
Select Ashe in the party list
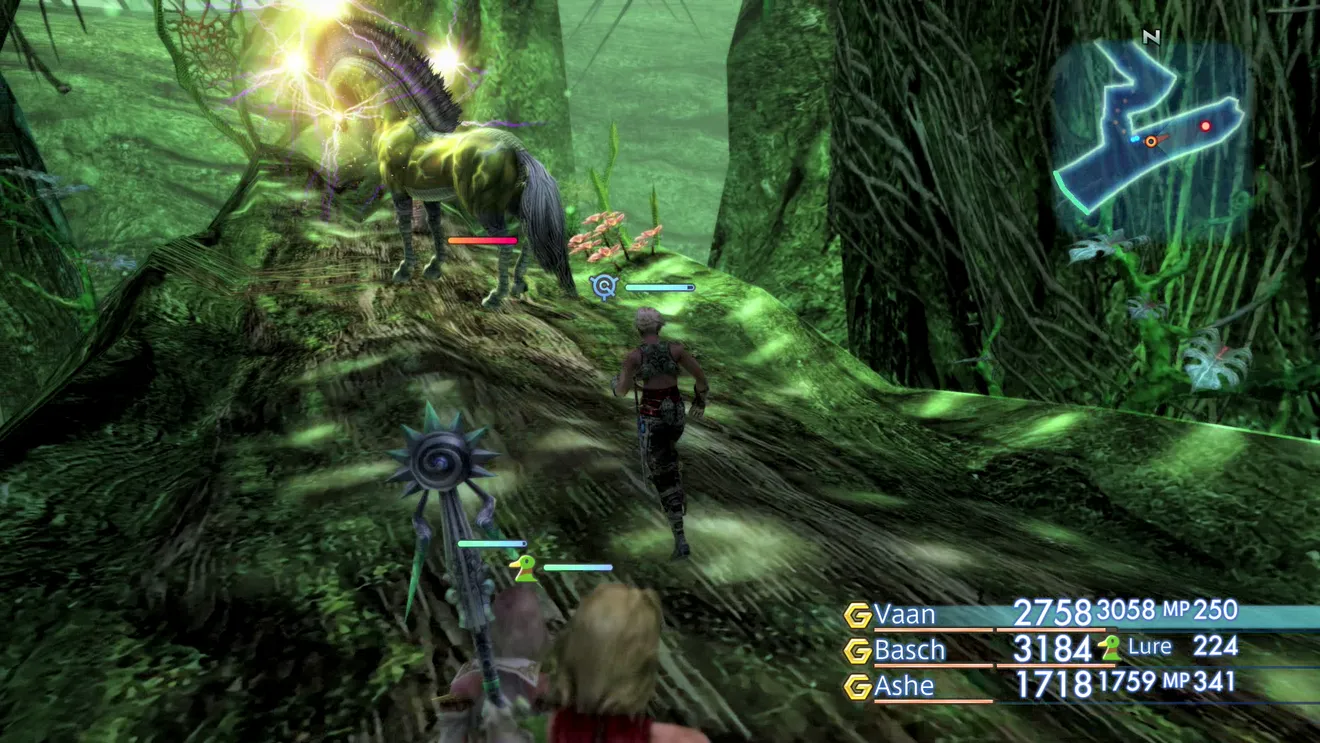[x=904, y=686]
